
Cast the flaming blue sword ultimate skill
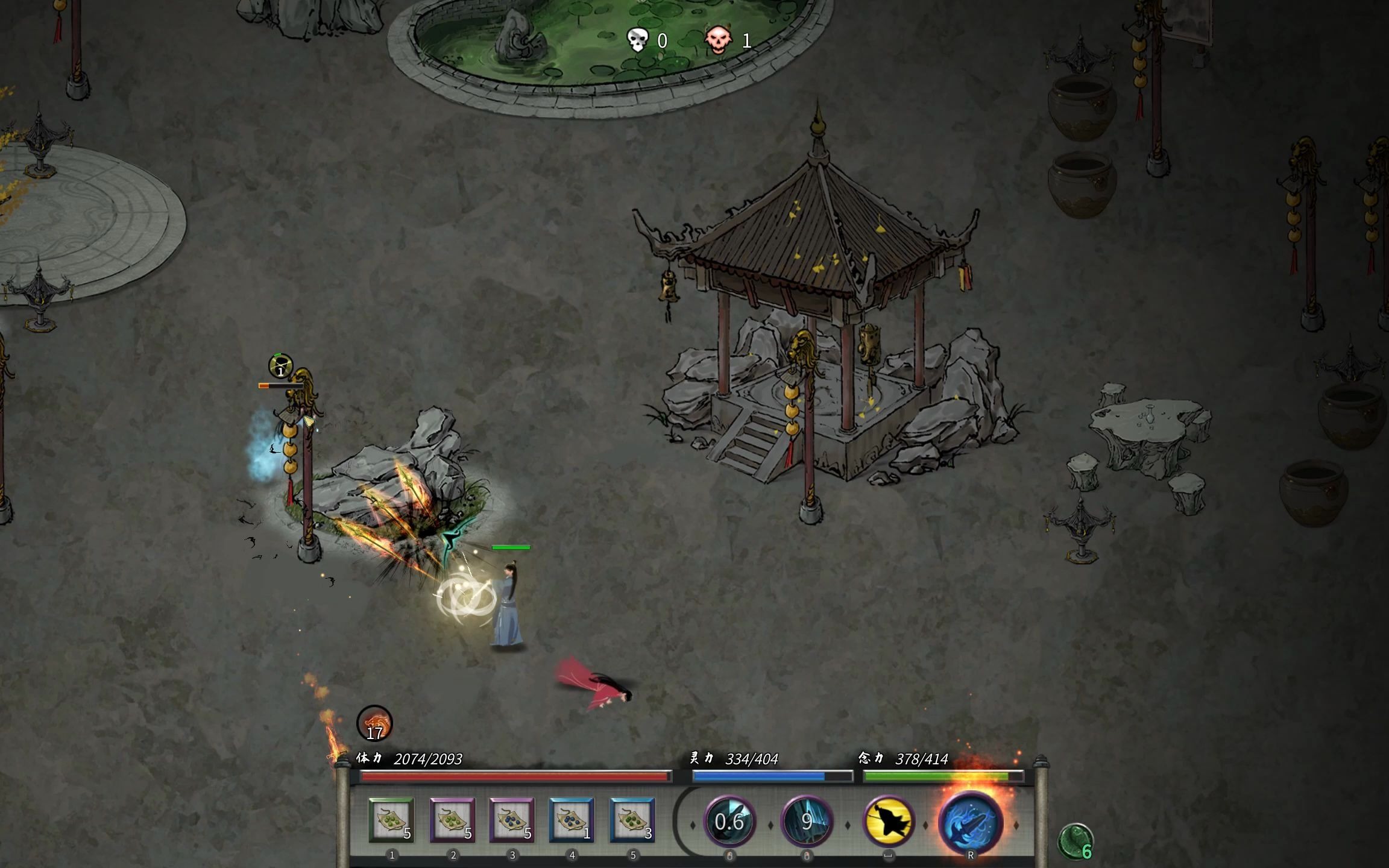pos(971,822)
